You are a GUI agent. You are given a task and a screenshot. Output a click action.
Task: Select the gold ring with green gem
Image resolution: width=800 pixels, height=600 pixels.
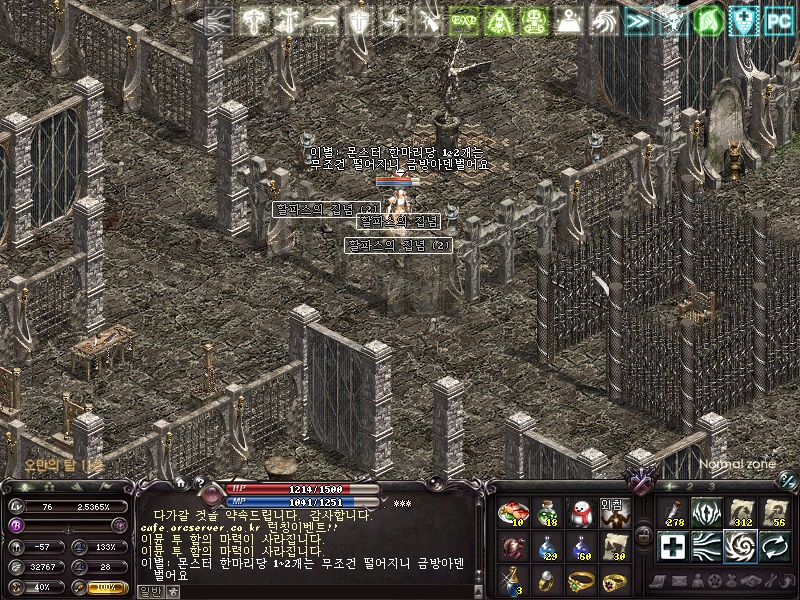pos(581,580)
